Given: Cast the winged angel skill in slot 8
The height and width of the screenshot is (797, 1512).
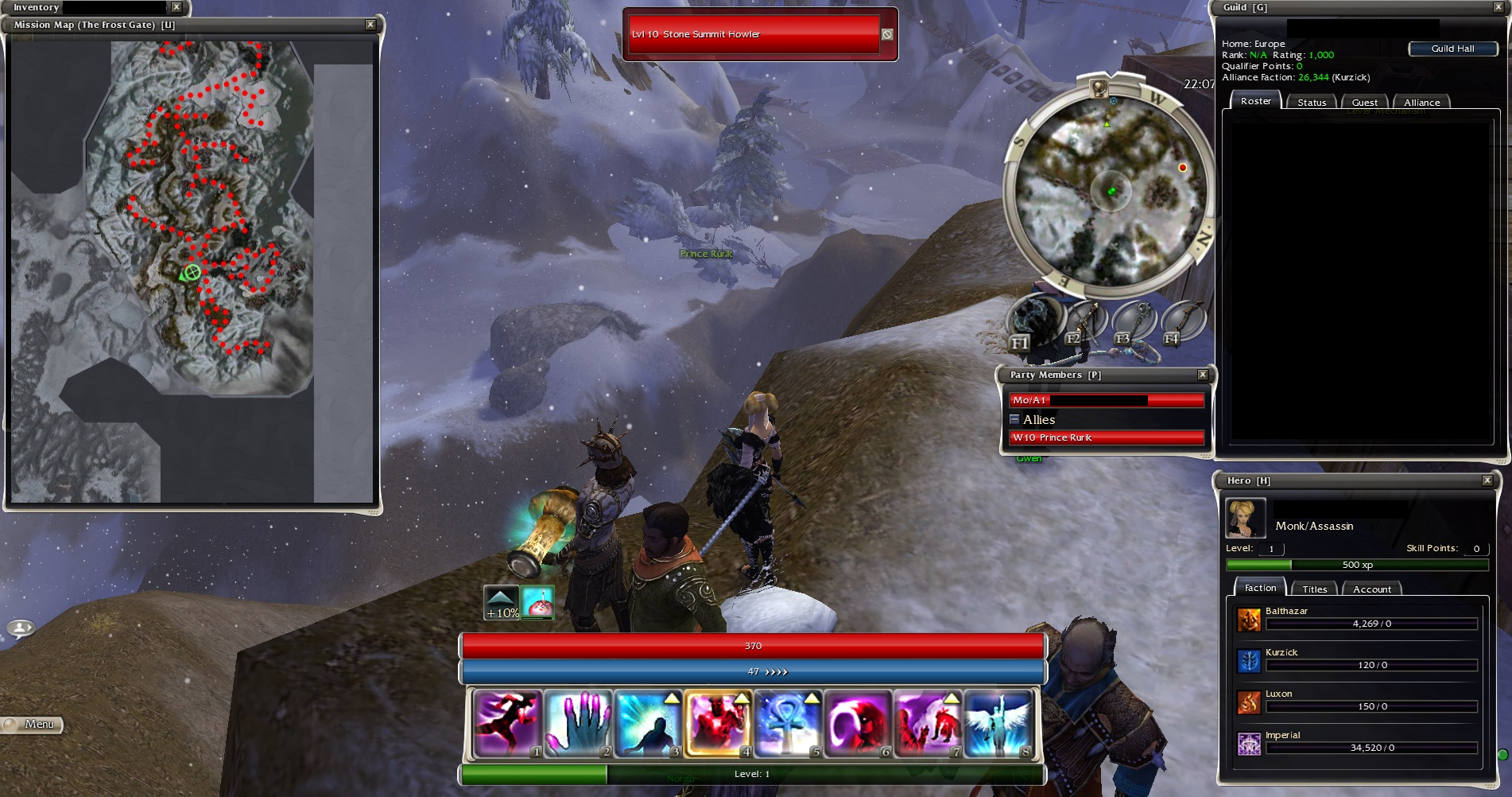Looking at the screenshot, I should tap(997, 722).
